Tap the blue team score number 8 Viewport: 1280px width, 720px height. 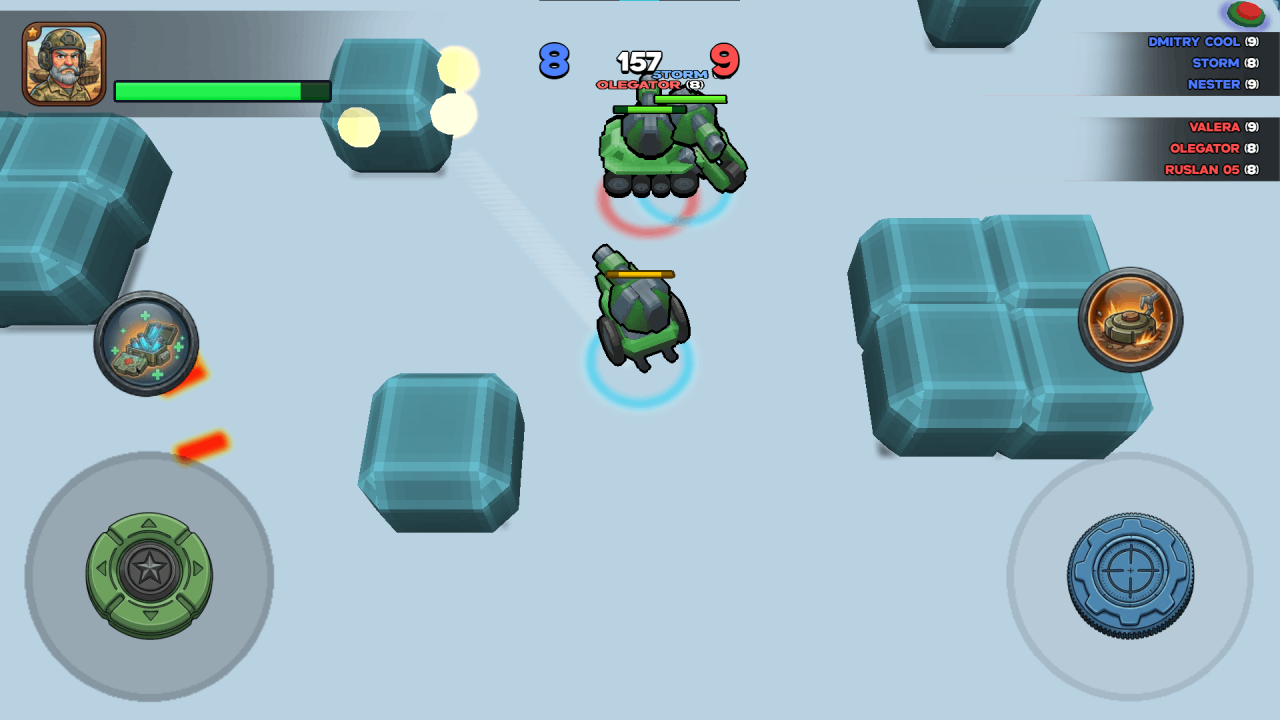[553, 61]
